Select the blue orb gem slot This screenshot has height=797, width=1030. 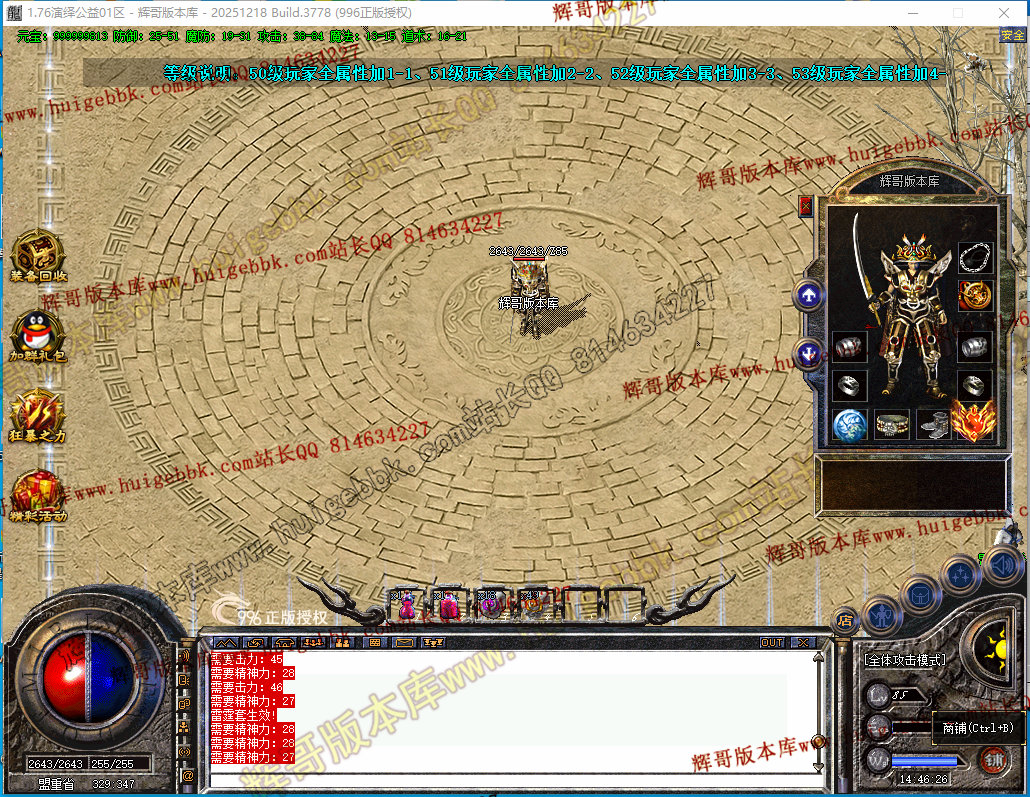coord(850,425)
